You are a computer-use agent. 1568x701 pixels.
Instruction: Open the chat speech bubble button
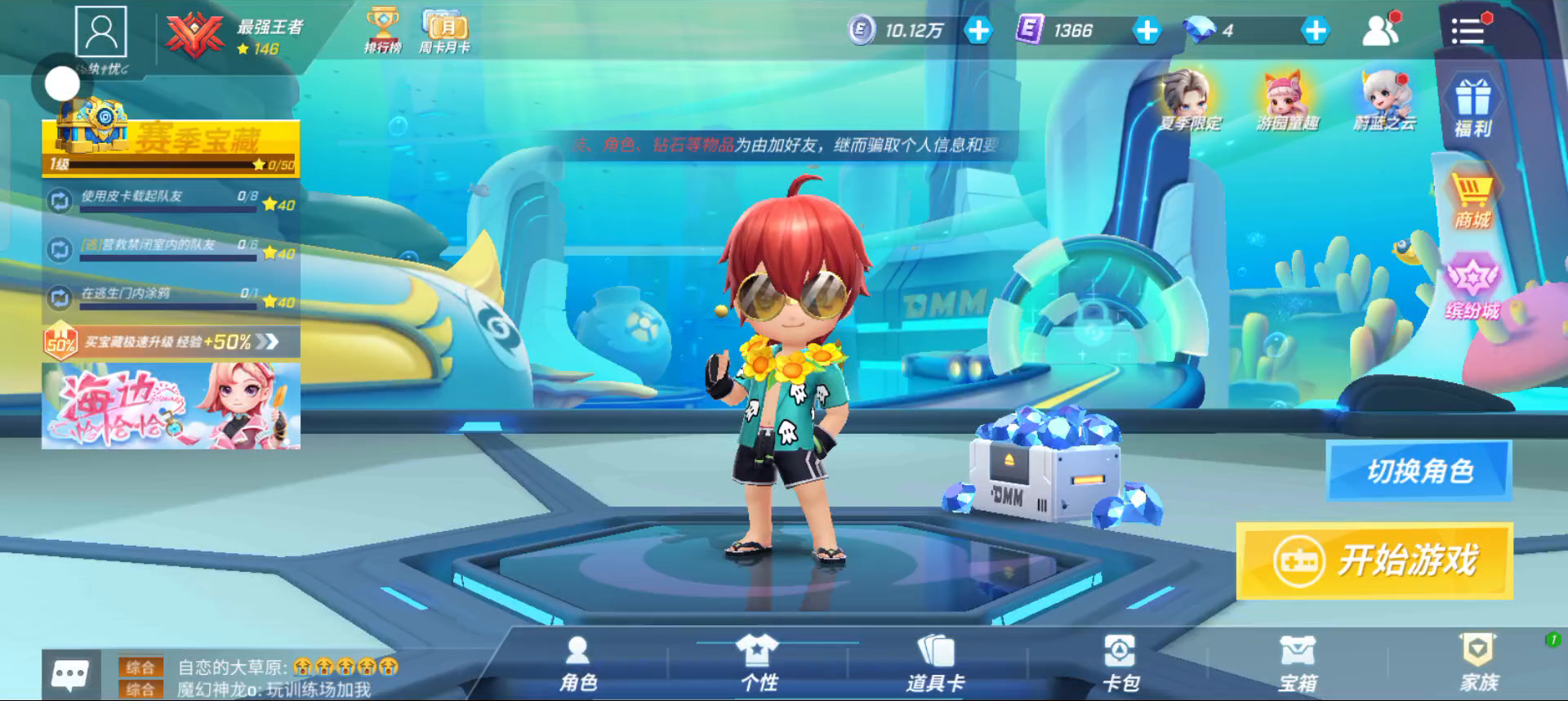tap(70, 675)
